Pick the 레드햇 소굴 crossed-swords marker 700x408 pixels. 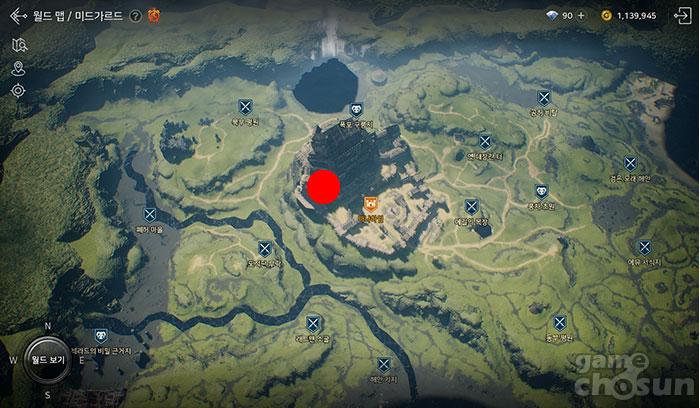click(x=313, y=323)
